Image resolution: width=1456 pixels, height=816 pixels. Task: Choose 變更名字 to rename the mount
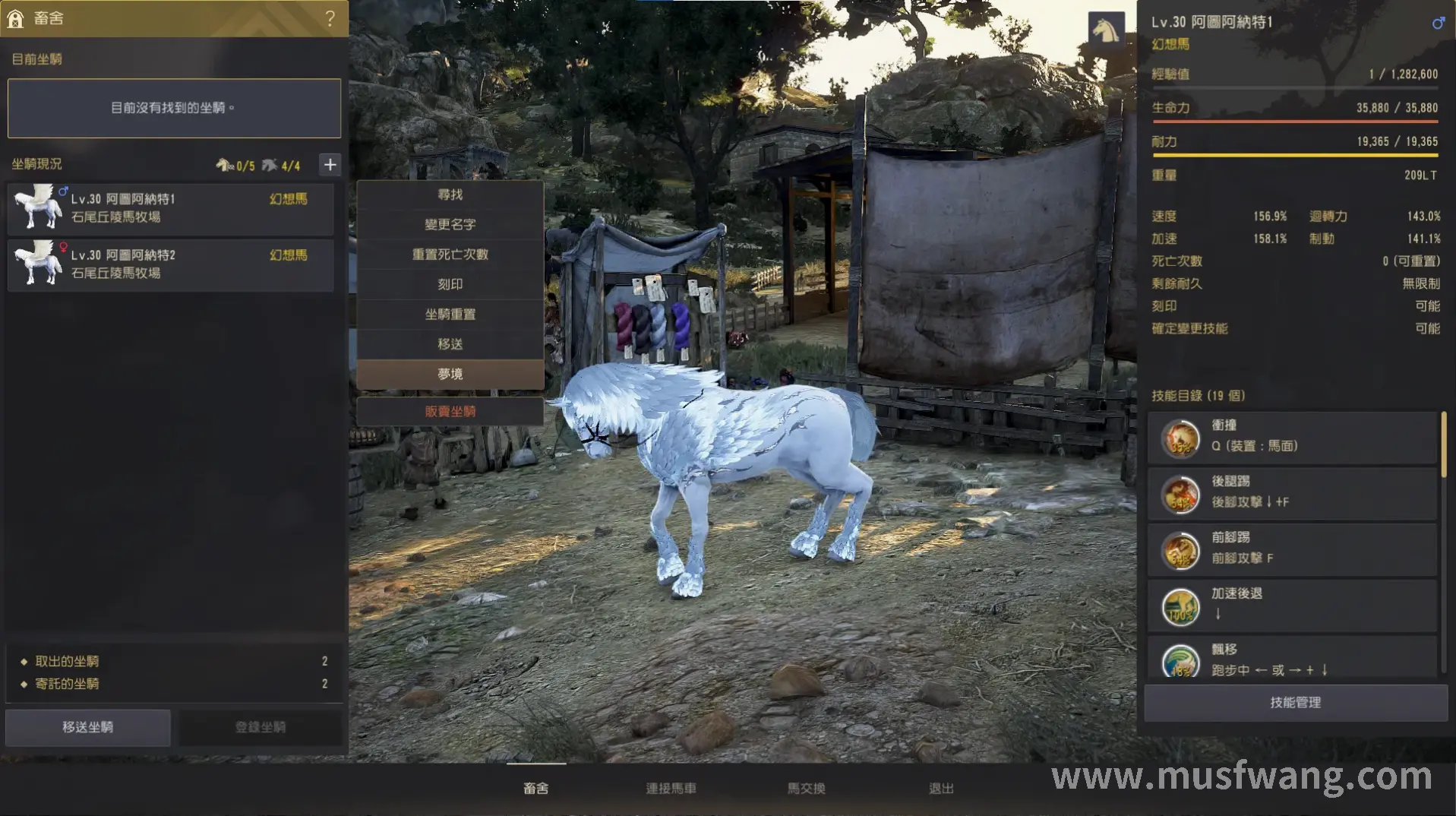(x=450, y=224)
